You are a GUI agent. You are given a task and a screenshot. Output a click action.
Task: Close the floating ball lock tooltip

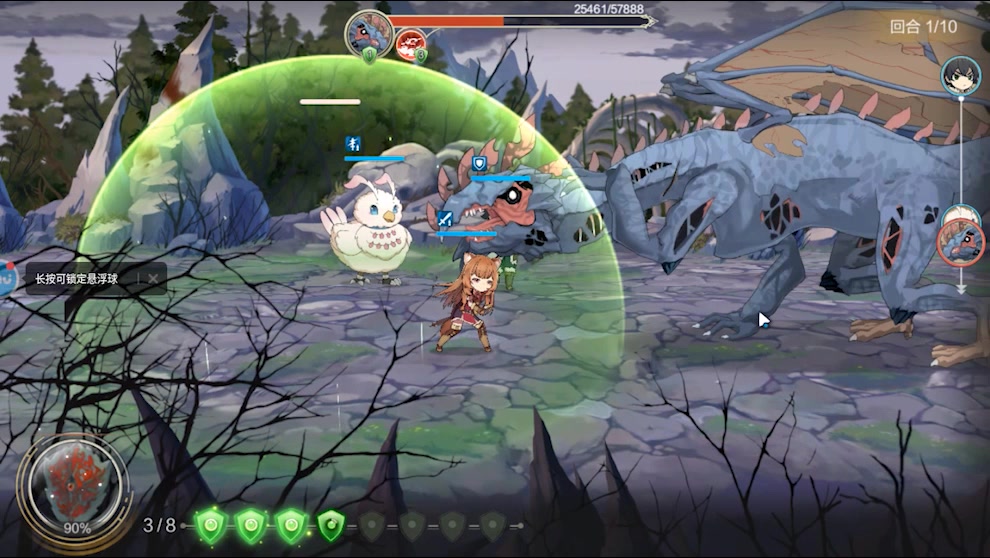[152, 278]
